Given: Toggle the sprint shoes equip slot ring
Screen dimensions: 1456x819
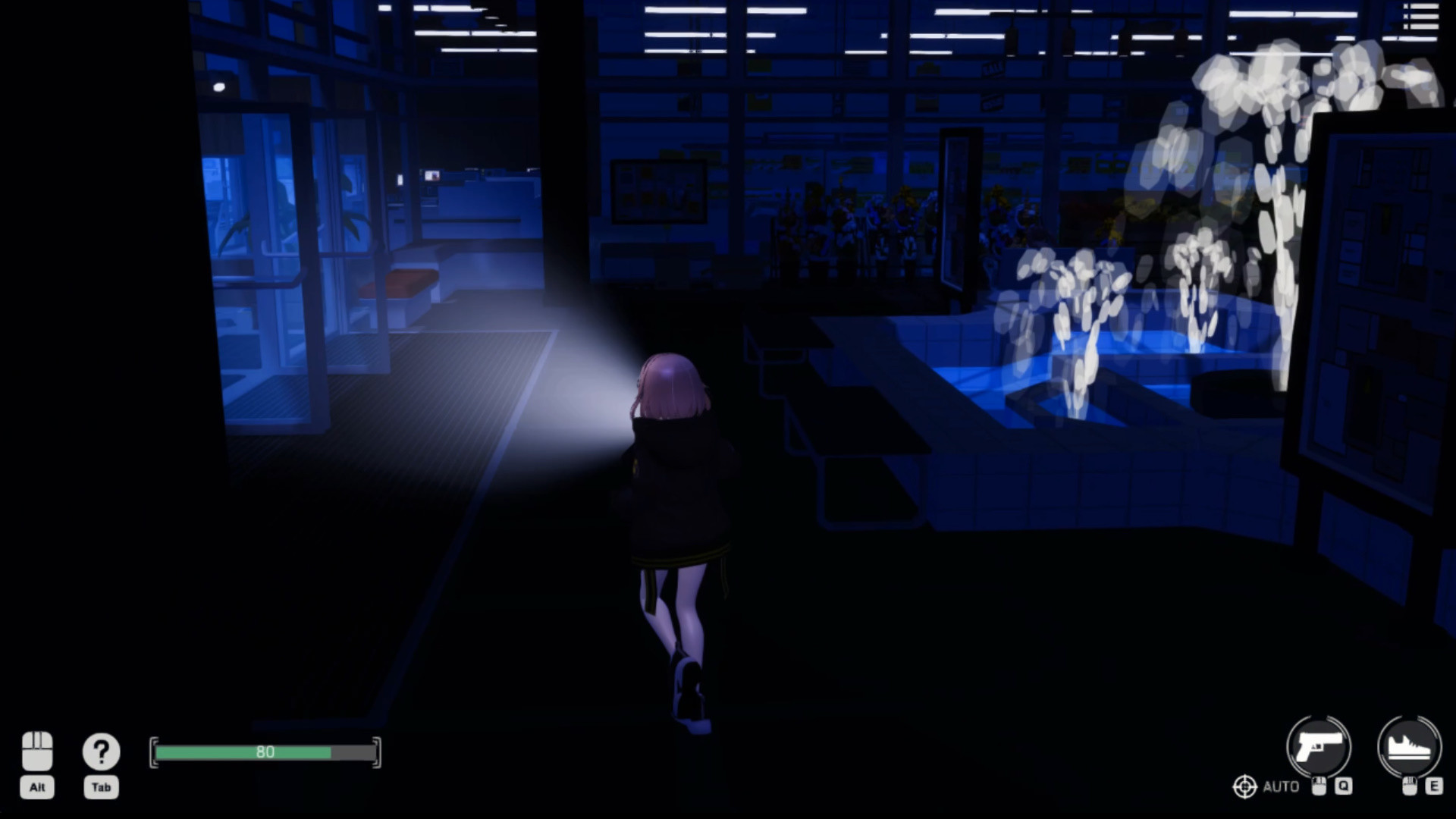Looking at the screenshot, I should (1410, 747).
